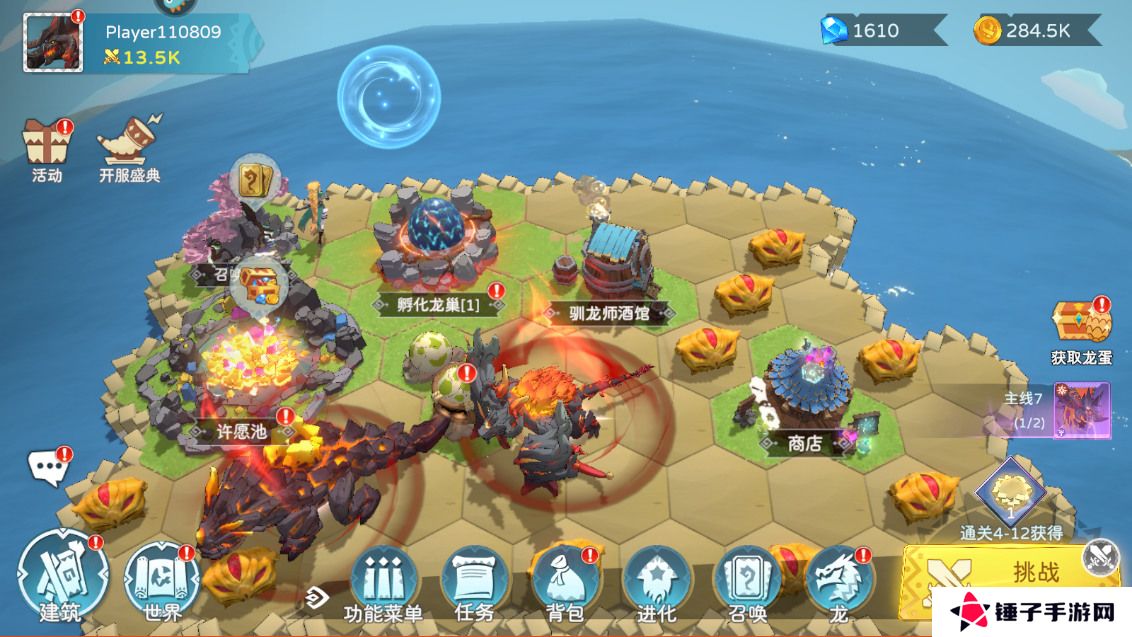Open the 进化 evolution screen
This screenshot has width=1132, height=637.
coord(656,583)
